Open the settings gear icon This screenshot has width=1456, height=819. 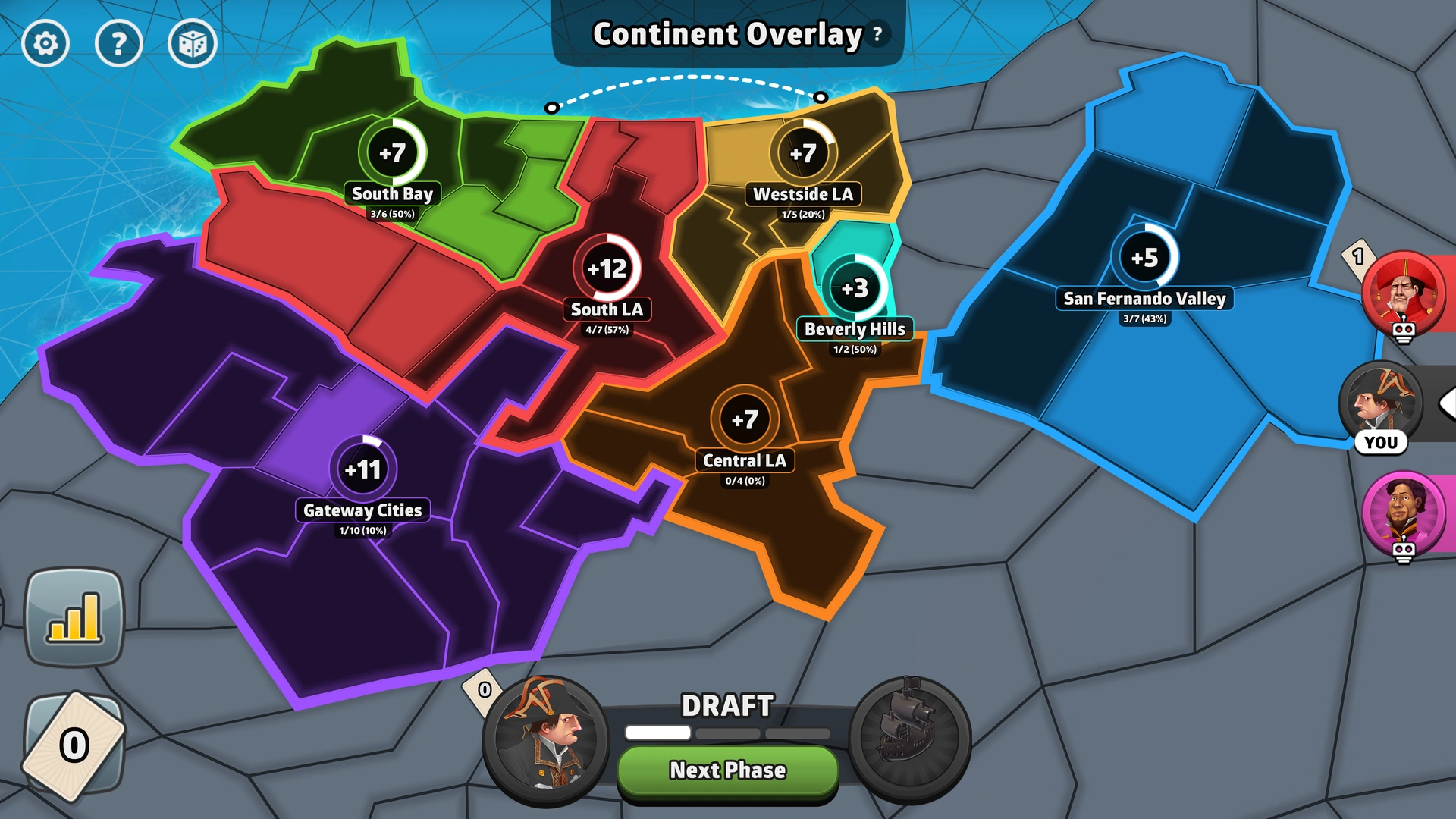click(45, 43)
